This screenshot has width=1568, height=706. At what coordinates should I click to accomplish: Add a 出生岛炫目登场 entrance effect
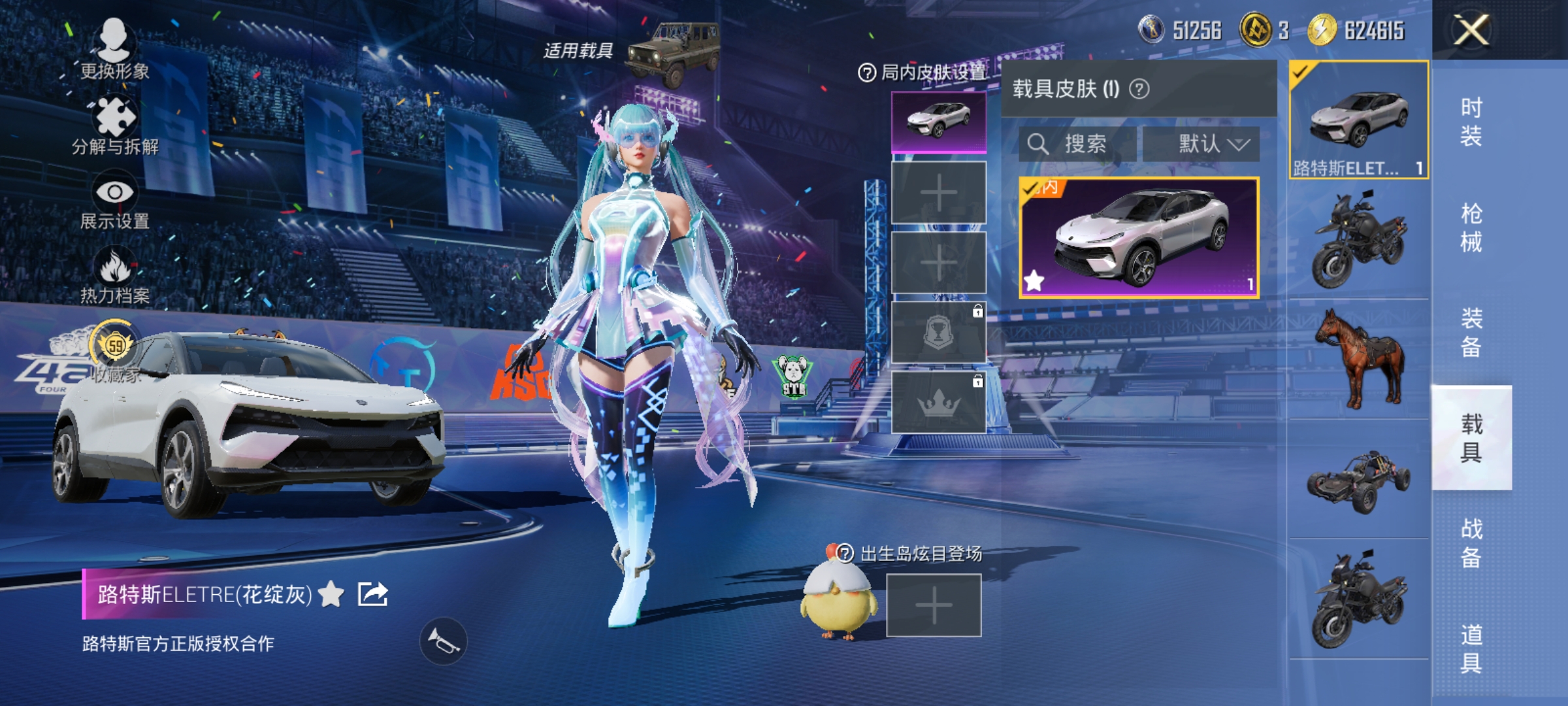[x=934, y=605]
